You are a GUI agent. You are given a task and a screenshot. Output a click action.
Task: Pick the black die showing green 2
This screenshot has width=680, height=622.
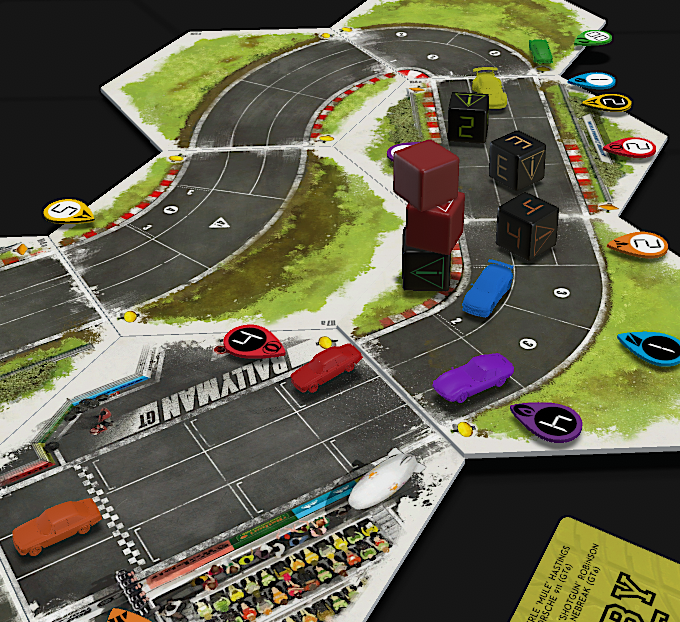coord(467,118)
